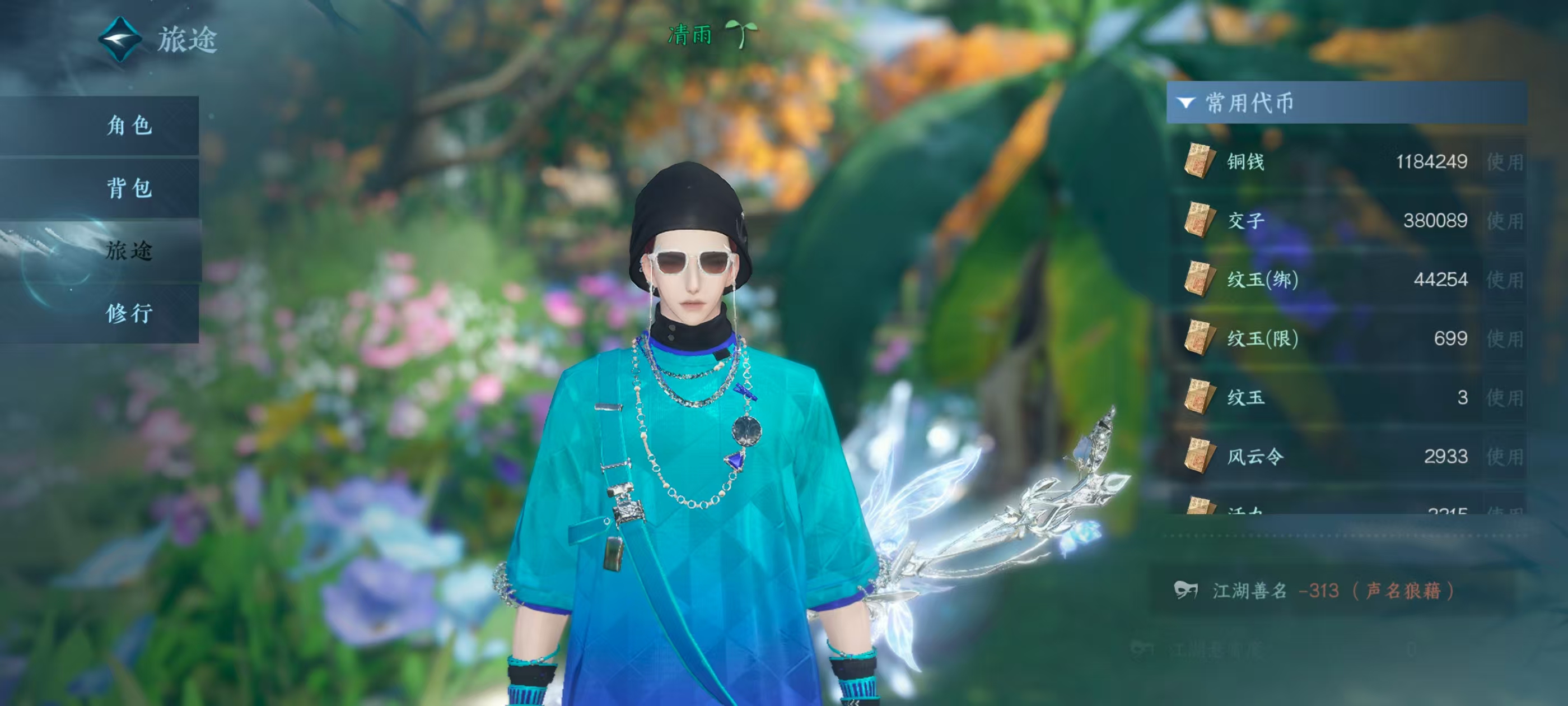
Task: Use 铜钱 currency
Action: click(1504, 162)
